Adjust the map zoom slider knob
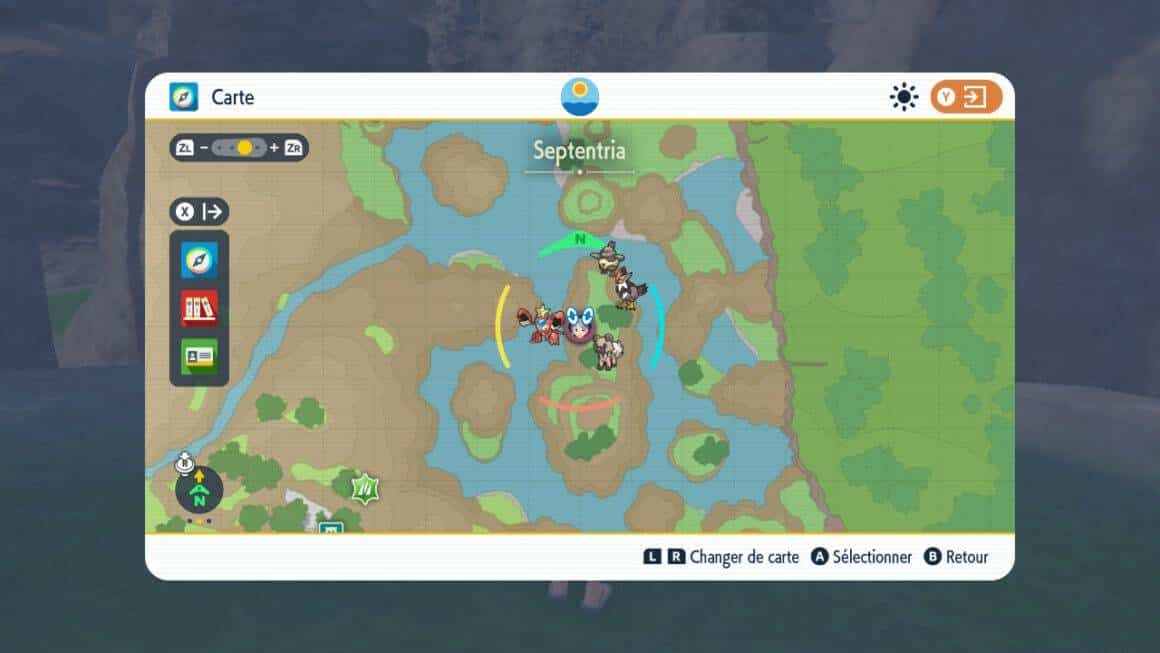The image size is (1160, 653). tap(244, 148)
